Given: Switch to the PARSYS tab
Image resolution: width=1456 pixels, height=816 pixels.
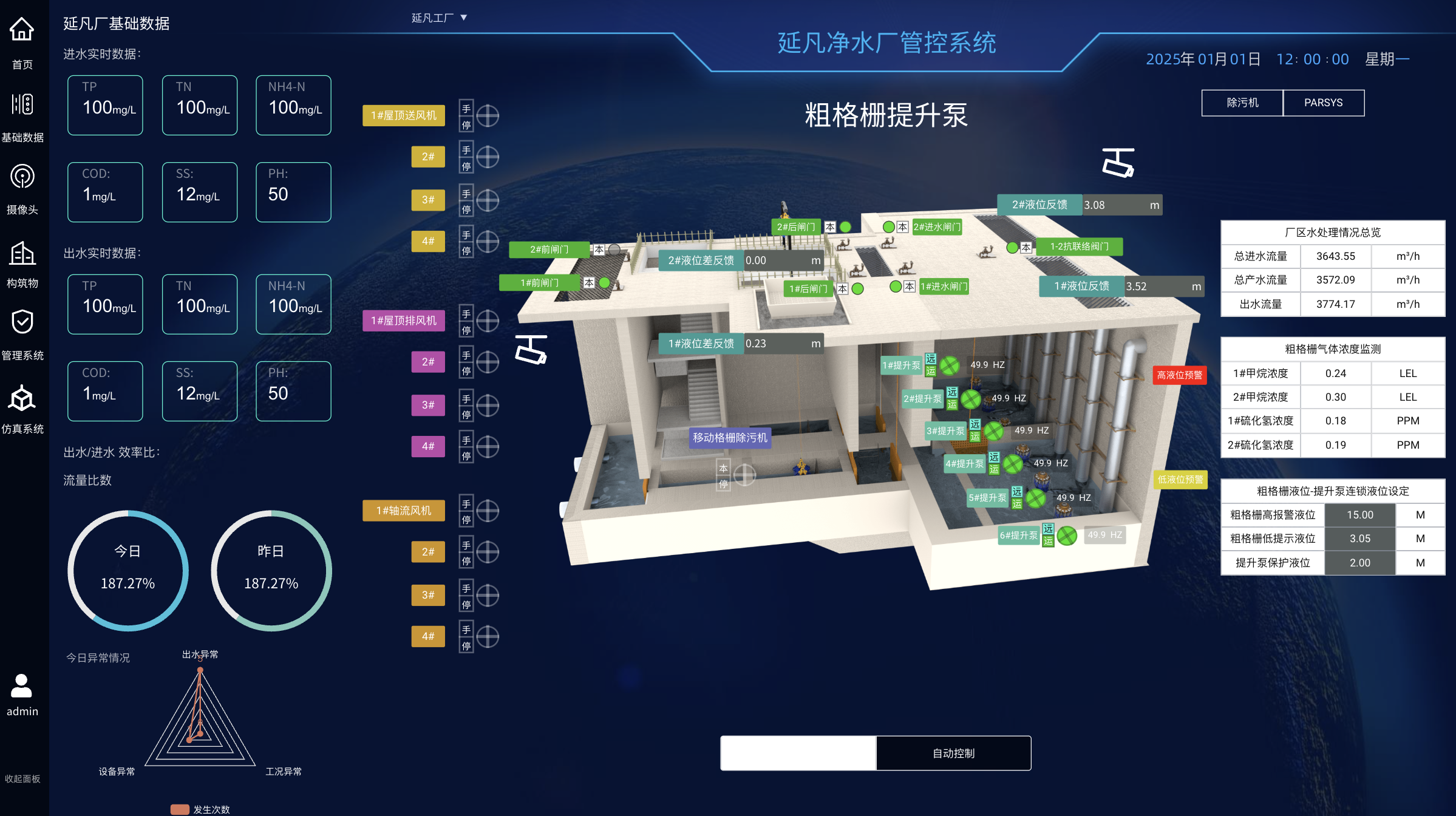Looking at the screenshot, I should point(1324,103).
